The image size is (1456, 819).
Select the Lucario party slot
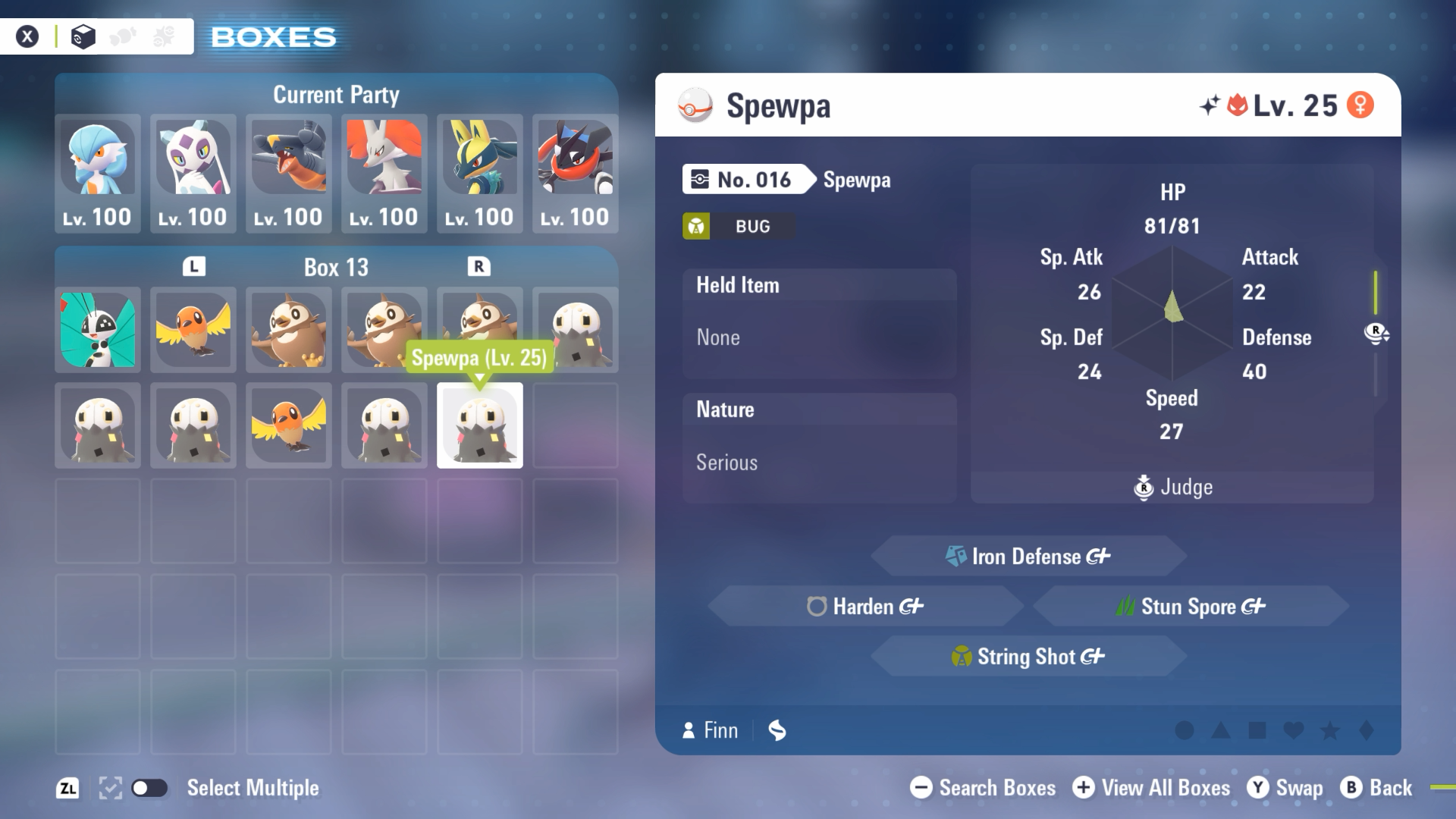pyautogui.click(x=480, y=173)
